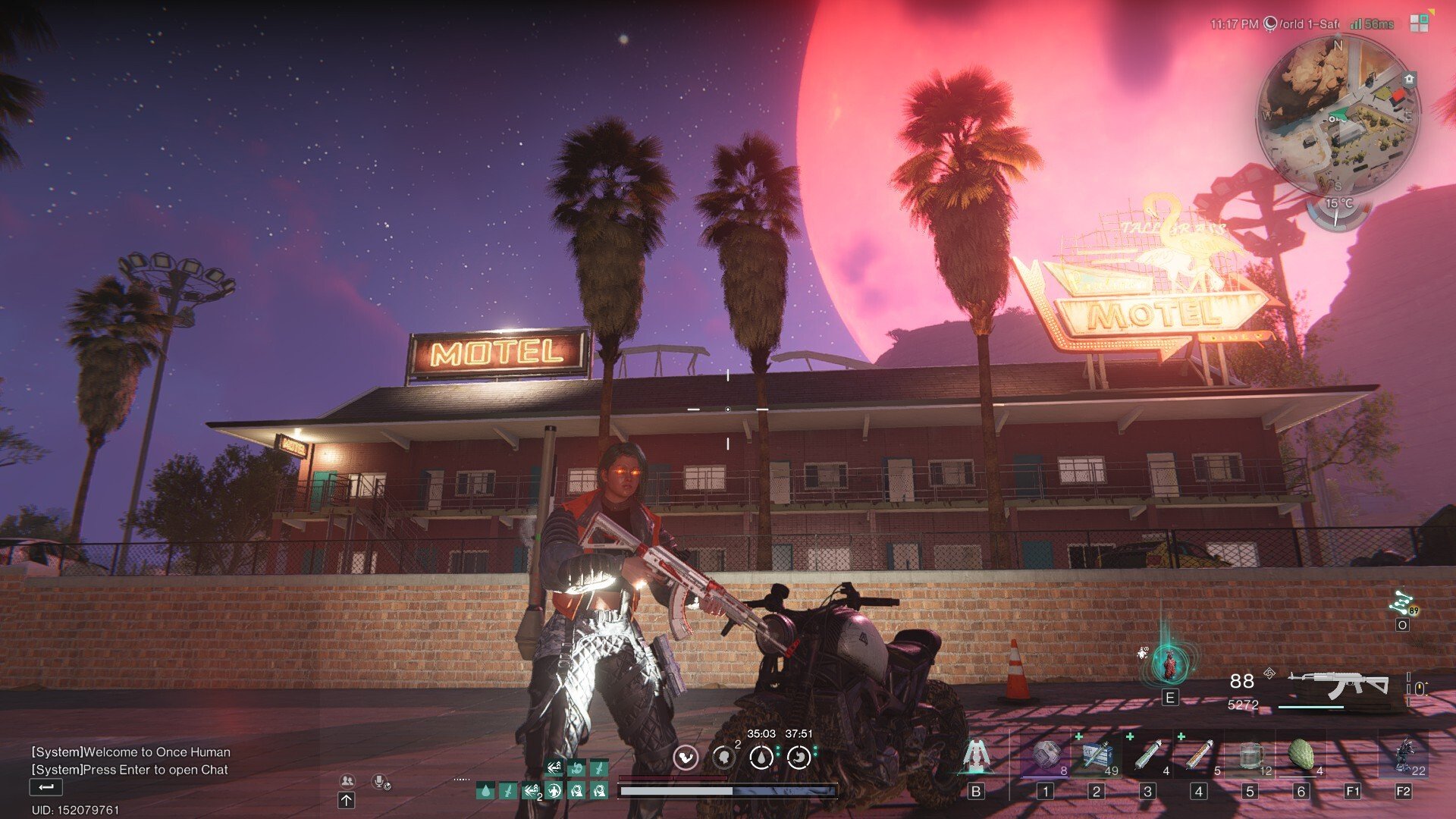Screen dimensions: 1456x819
Task: Select the dark creature figure slot
Action: (x=1404, y=756)
